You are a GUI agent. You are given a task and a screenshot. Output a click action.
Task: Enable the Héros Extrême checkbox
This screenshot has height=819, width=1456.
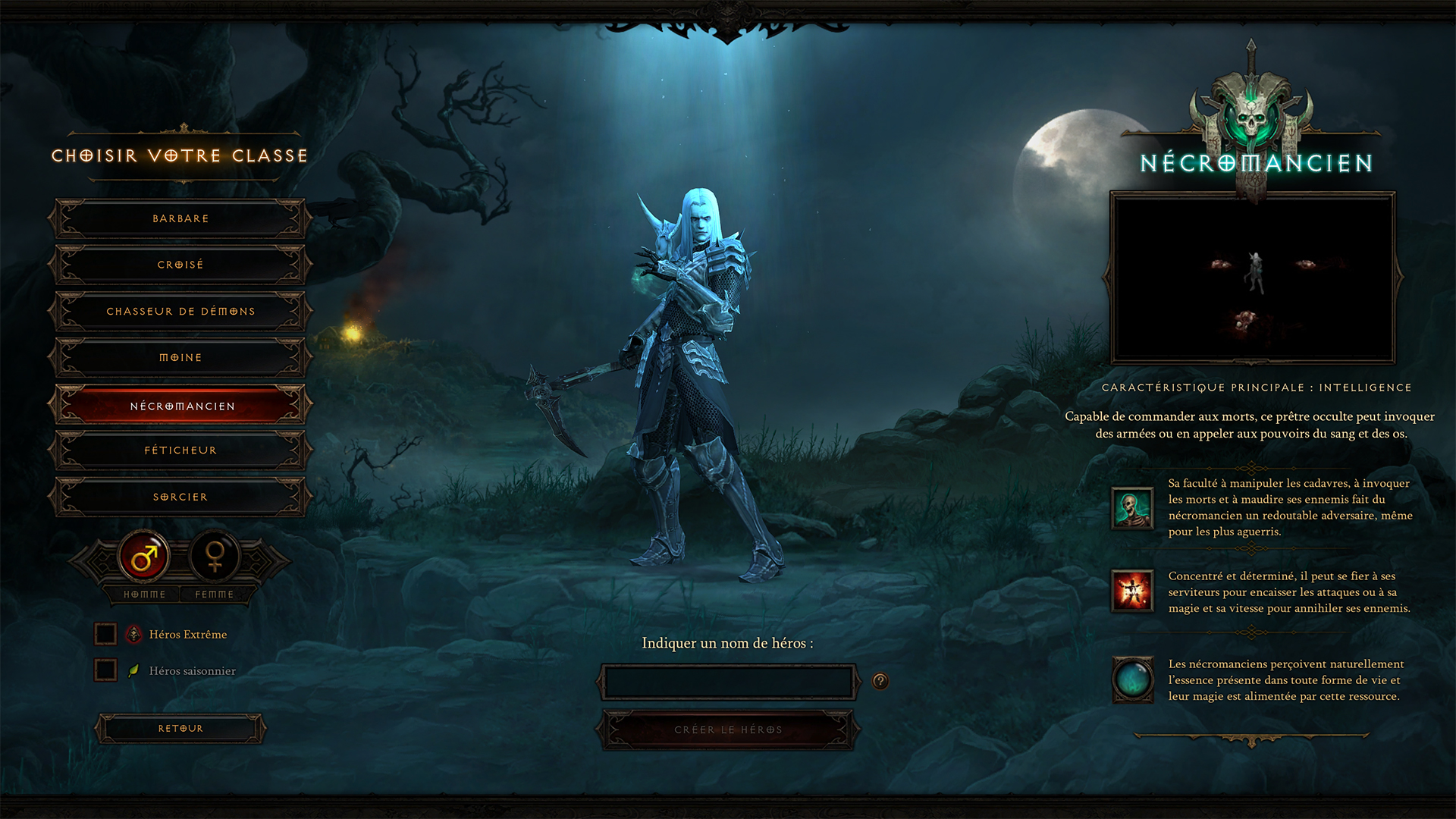tap(105, 634)
